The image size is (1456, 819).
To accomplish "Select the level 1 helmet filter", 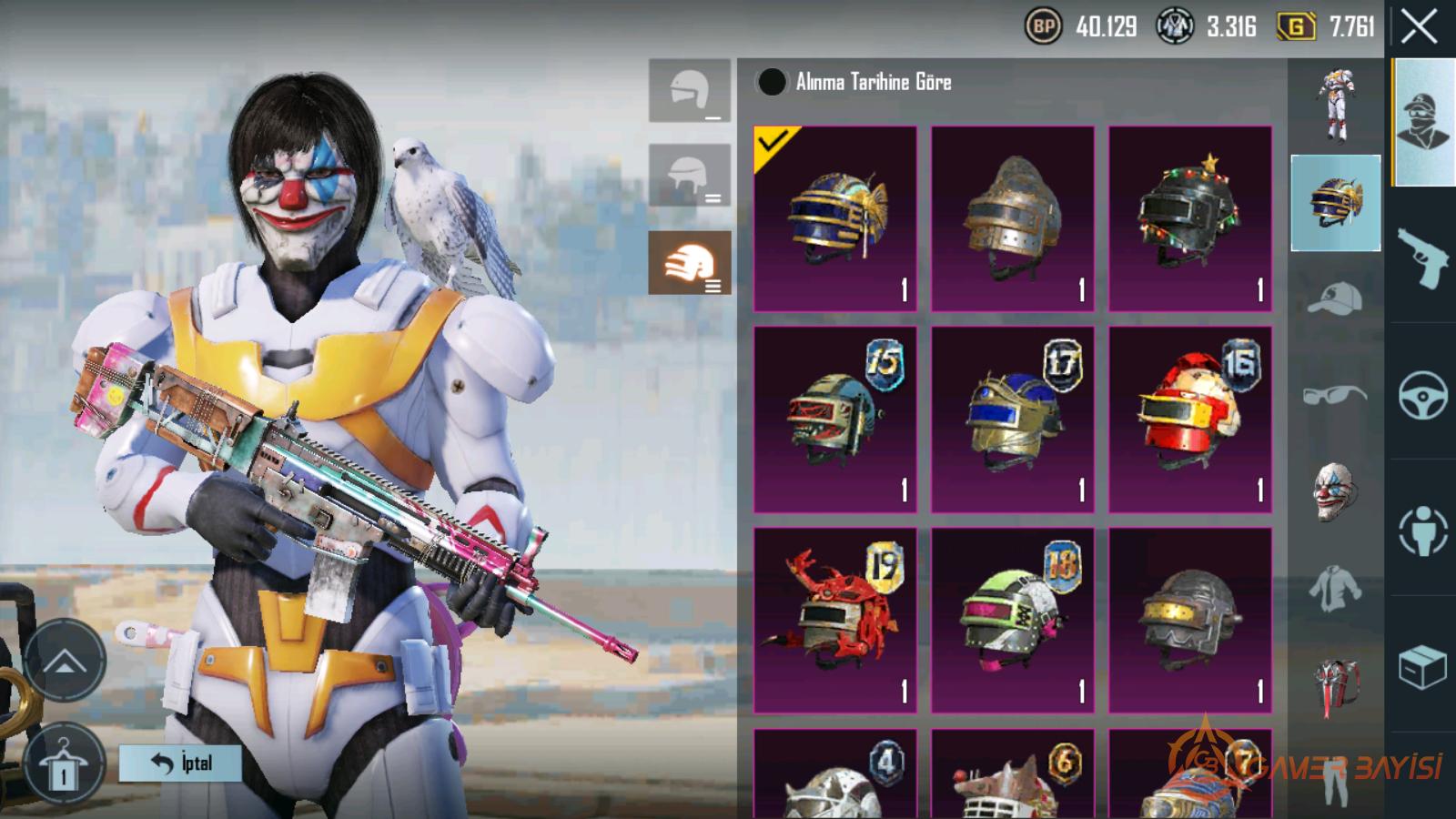I will coord(690,91).
